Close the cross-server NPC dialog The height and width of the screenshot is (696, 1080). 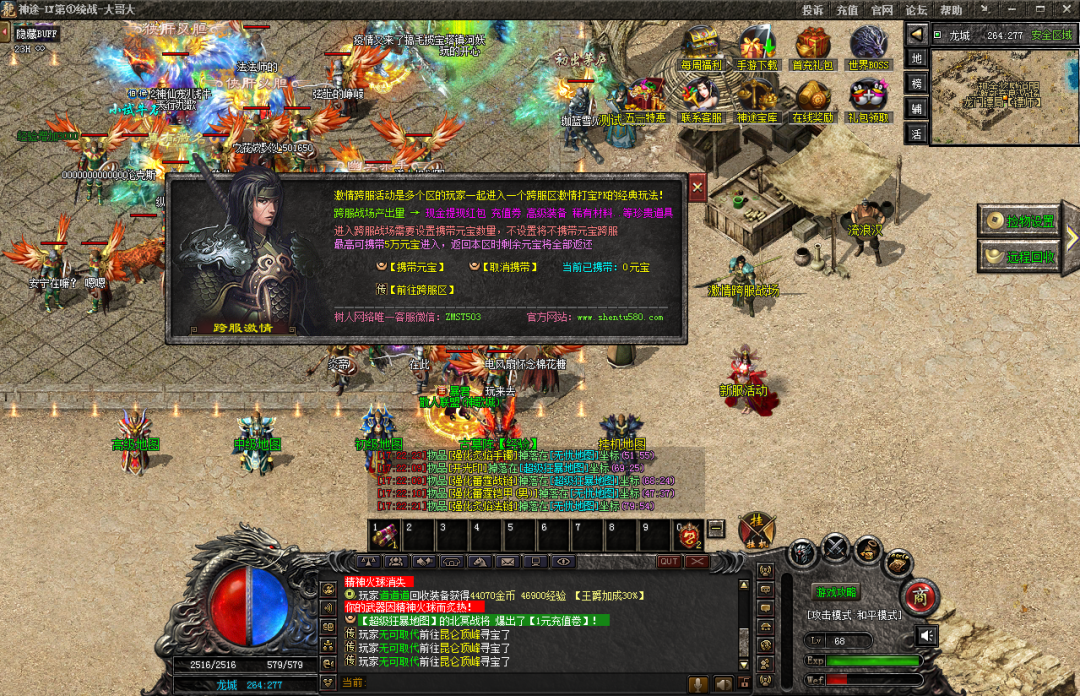697,186
